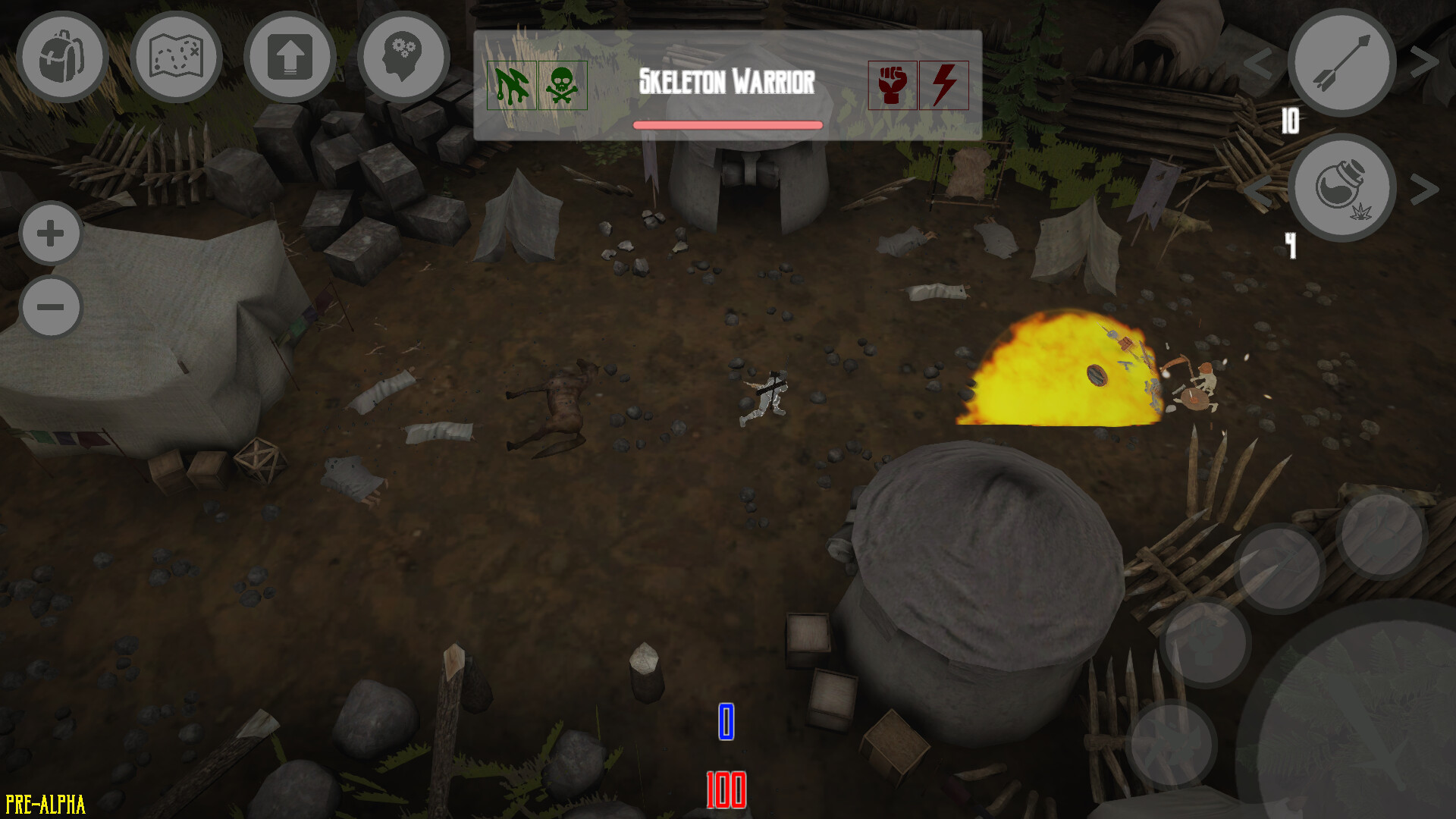Tap the red fist enemy buff icon

pyautogui.click(x=893, y=86)
